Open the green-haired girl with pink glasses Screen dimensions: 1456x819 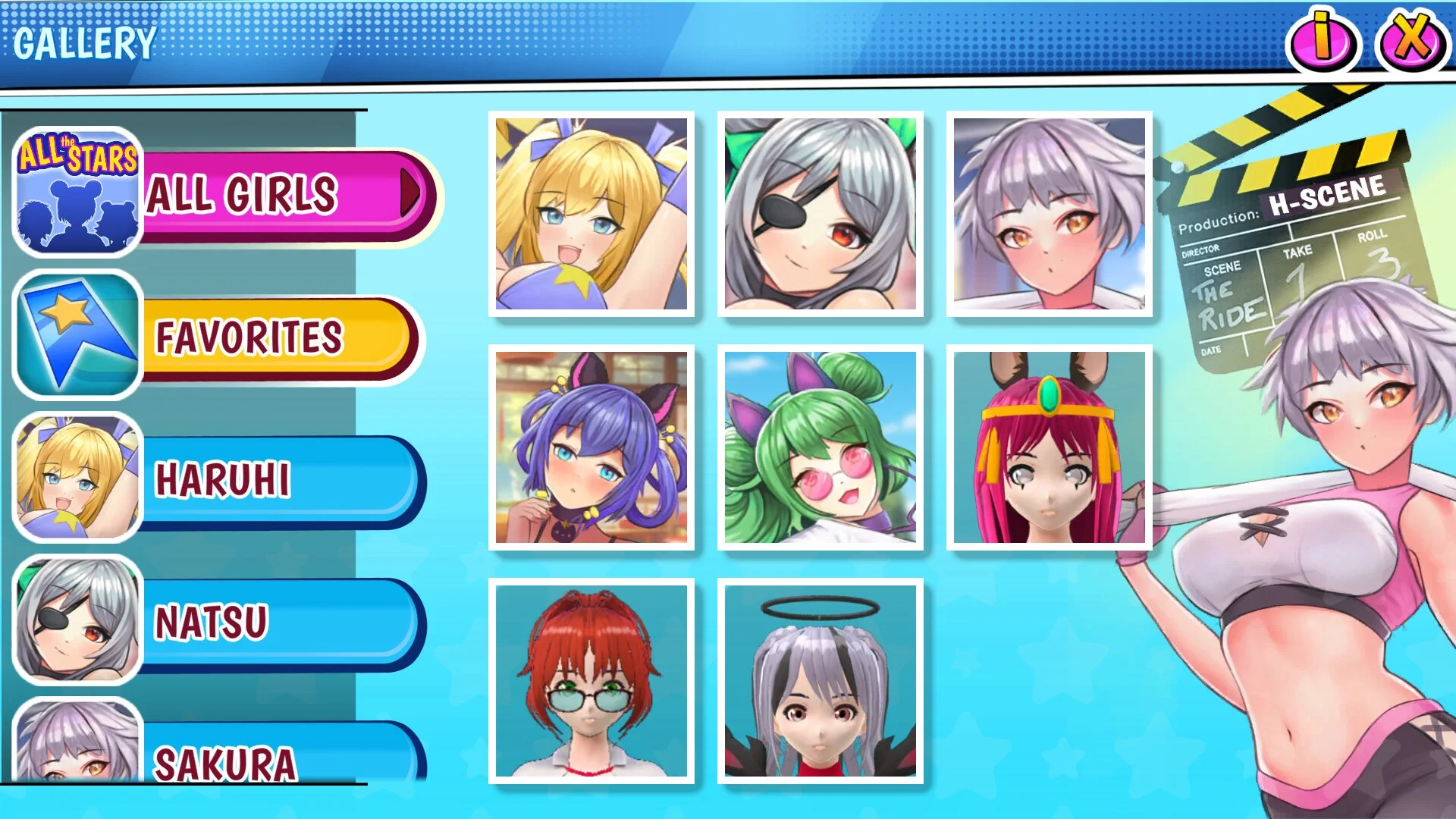click(x=821, y=447)
